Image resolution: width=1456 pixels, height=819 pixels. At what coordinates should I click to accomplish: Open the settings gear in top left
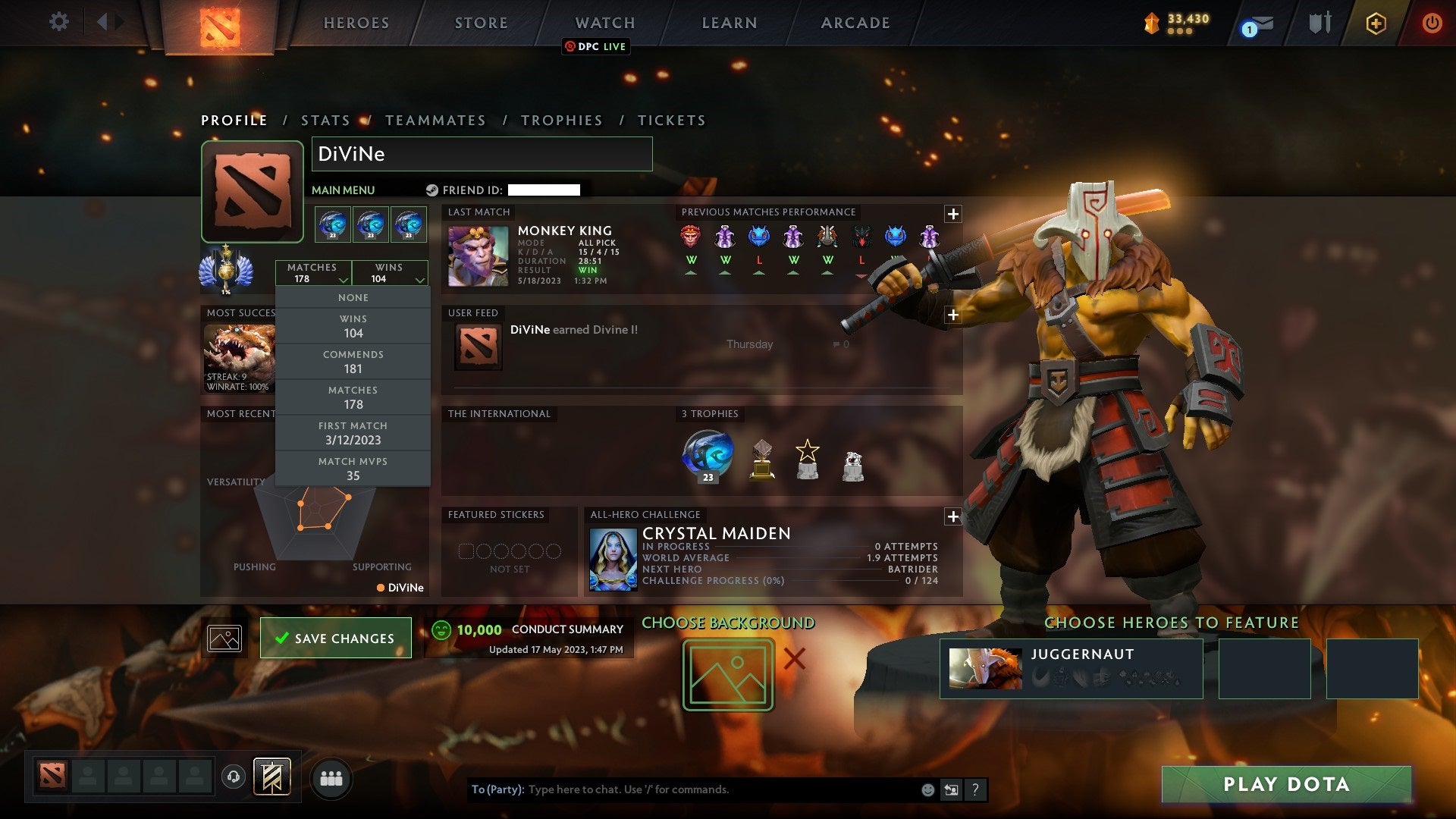pyautogui.click(x=58, y=22)
